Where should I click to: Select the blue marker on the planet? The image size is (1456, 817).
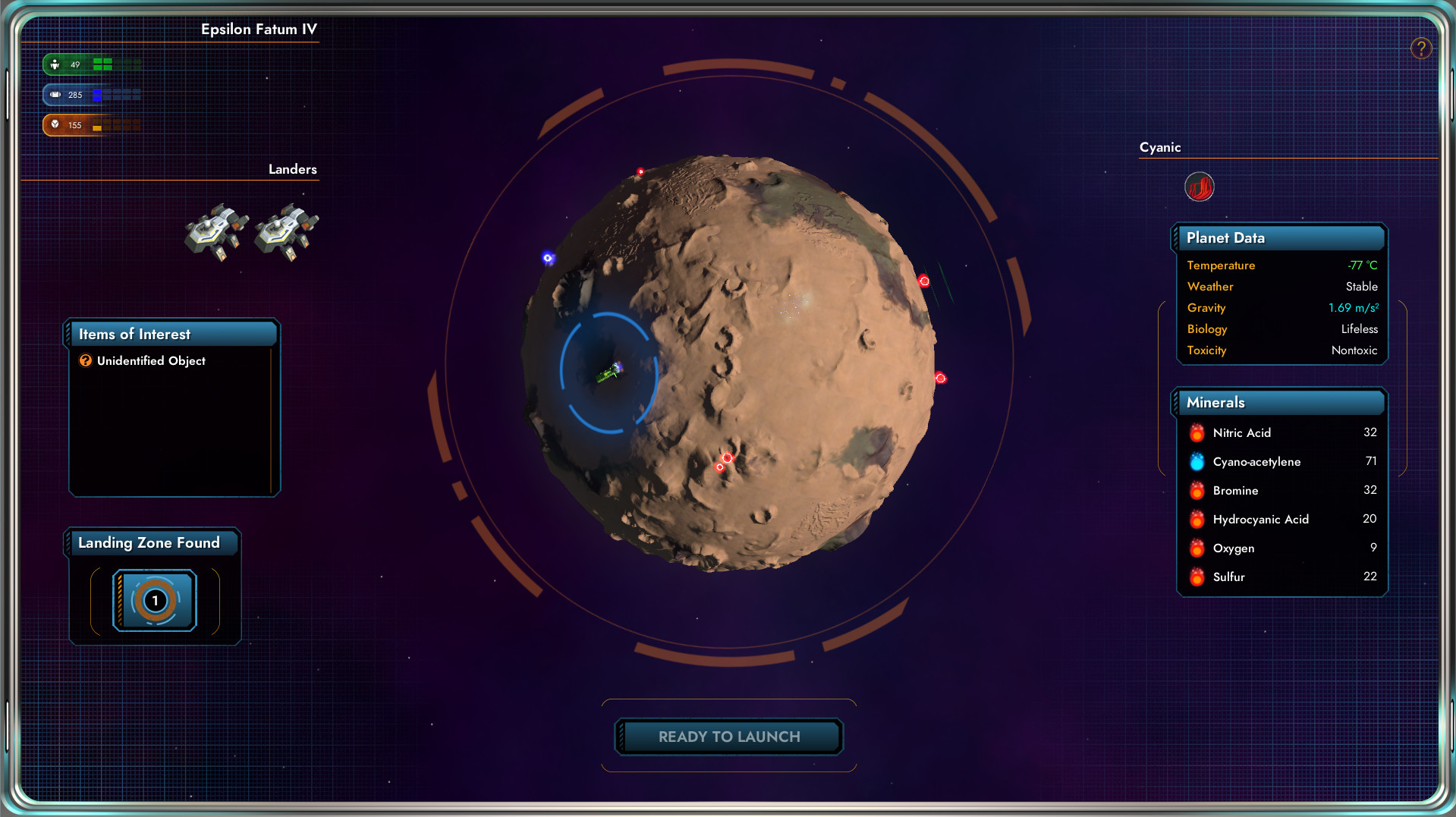click(548, 258)
